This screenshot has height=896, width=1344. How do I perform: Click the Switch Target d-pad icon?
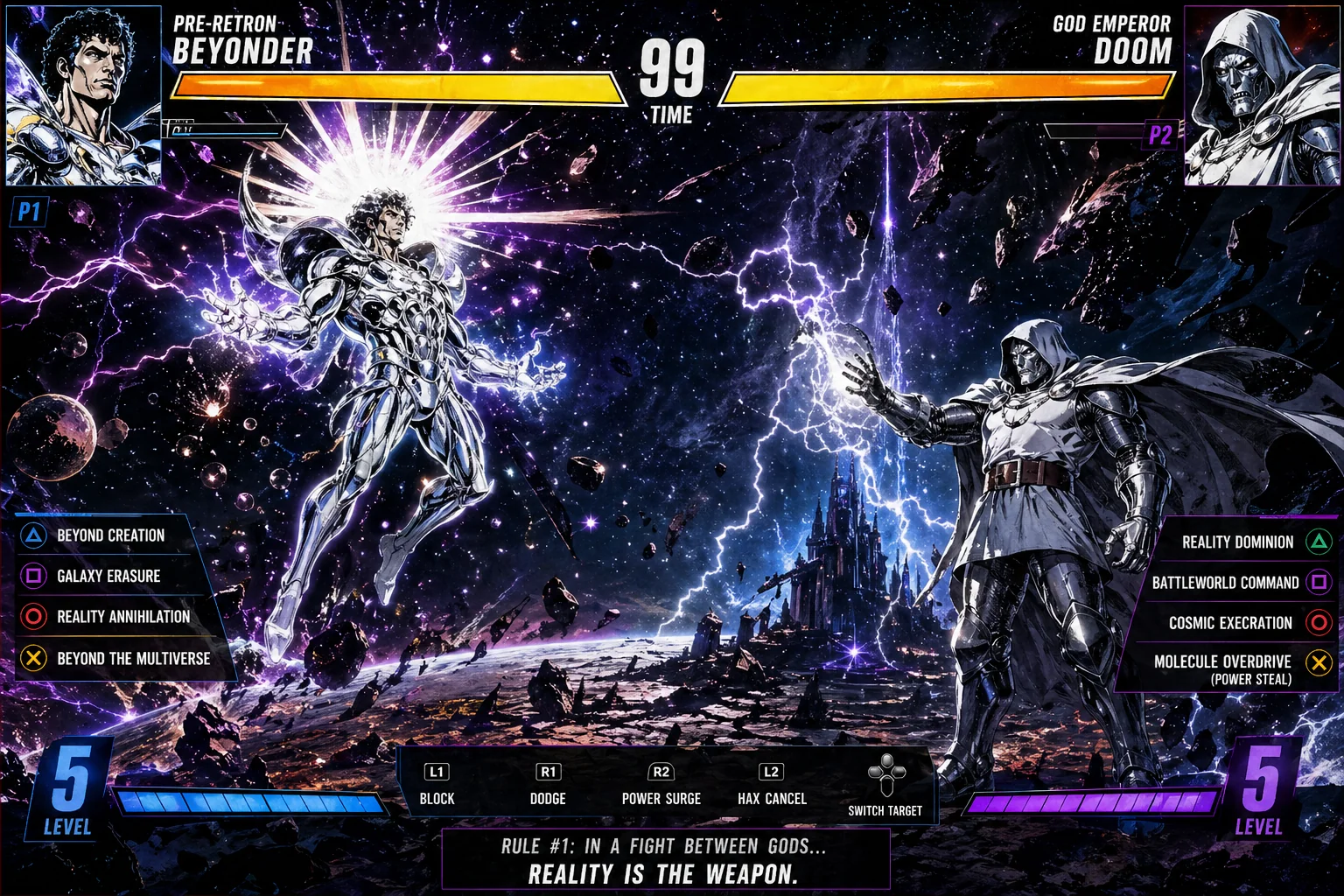886,775
